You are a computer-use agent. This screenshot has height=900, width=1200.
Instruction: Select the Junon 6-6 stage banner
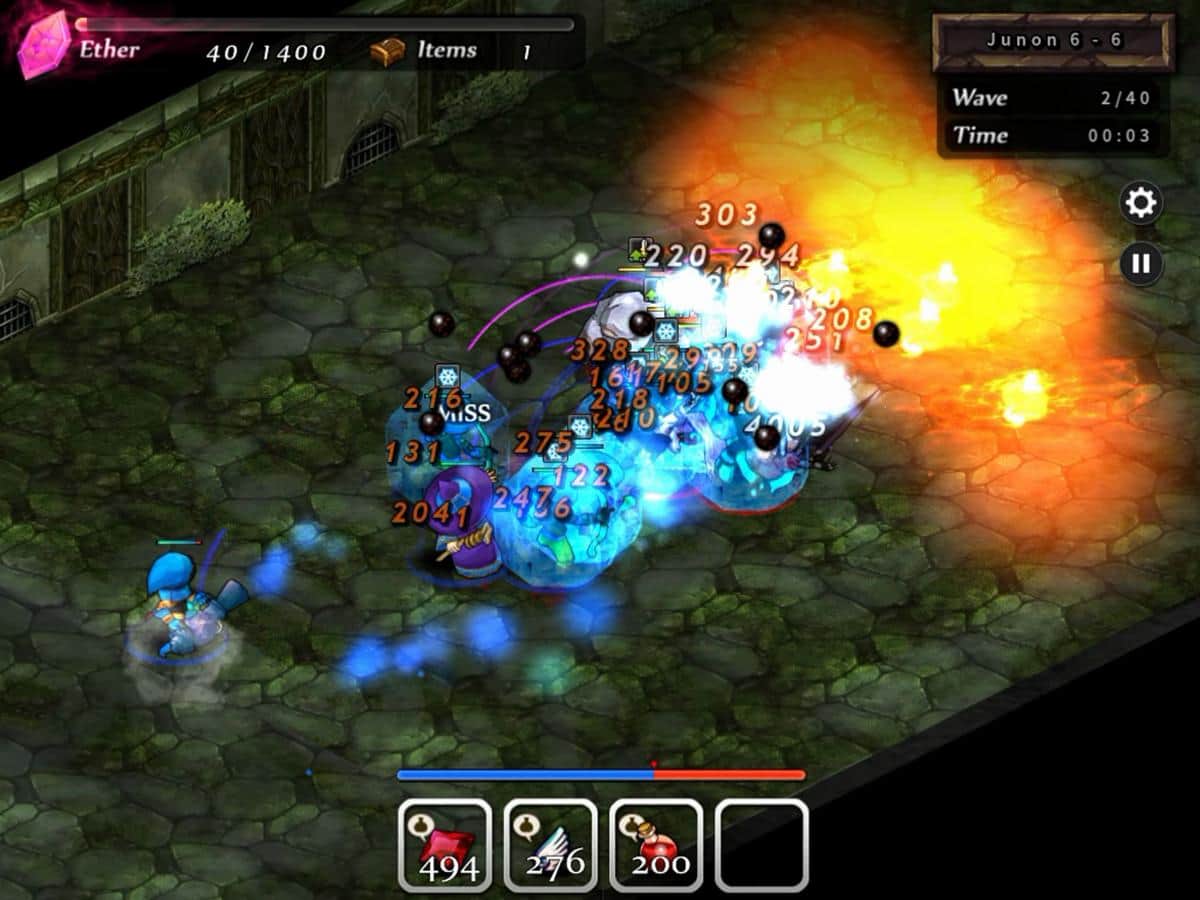(x=1053, y=42)
